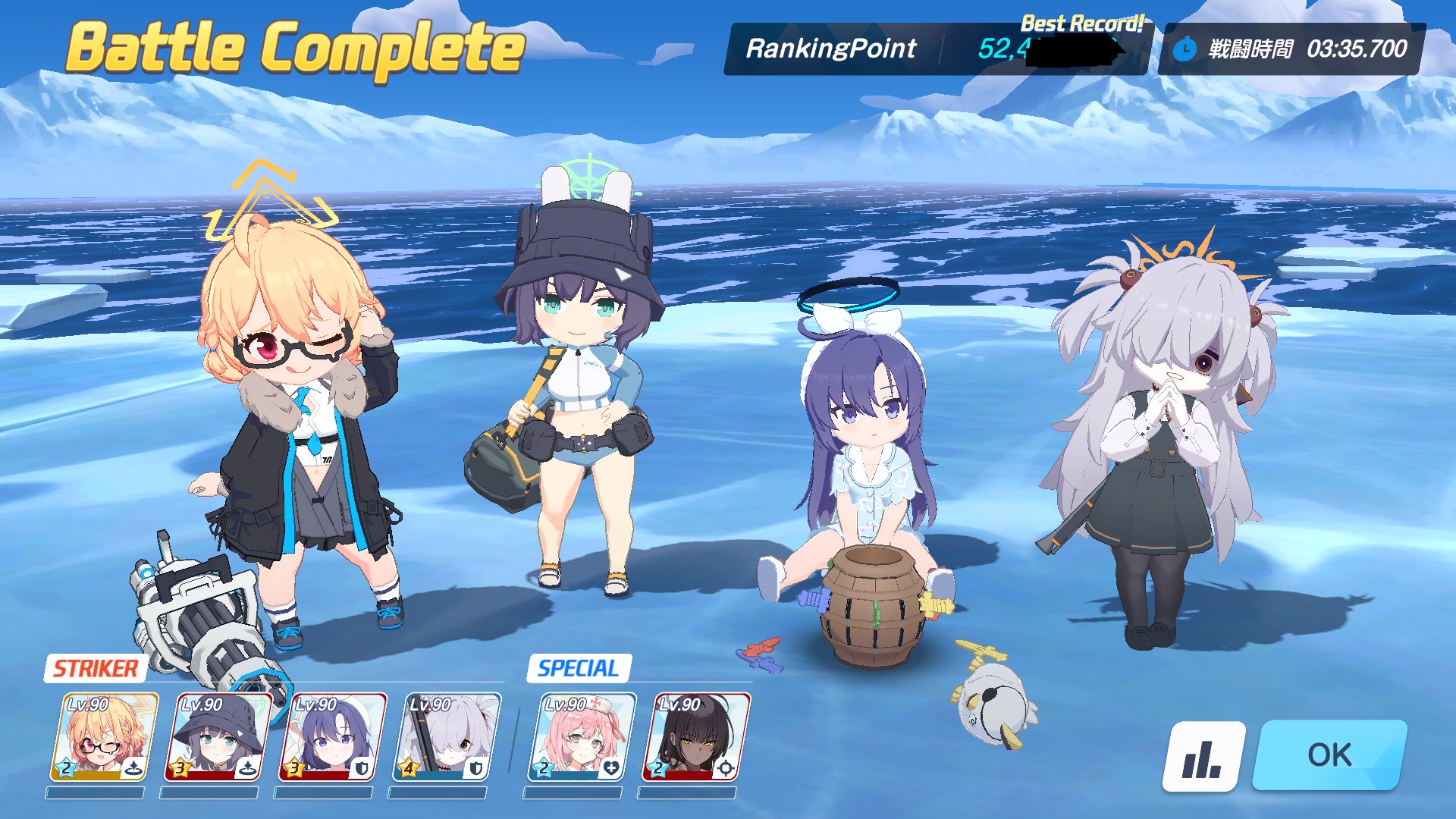Select the blonde glasses striker portrait
This screenshot has height=819, width=1456.
point(105,737)
